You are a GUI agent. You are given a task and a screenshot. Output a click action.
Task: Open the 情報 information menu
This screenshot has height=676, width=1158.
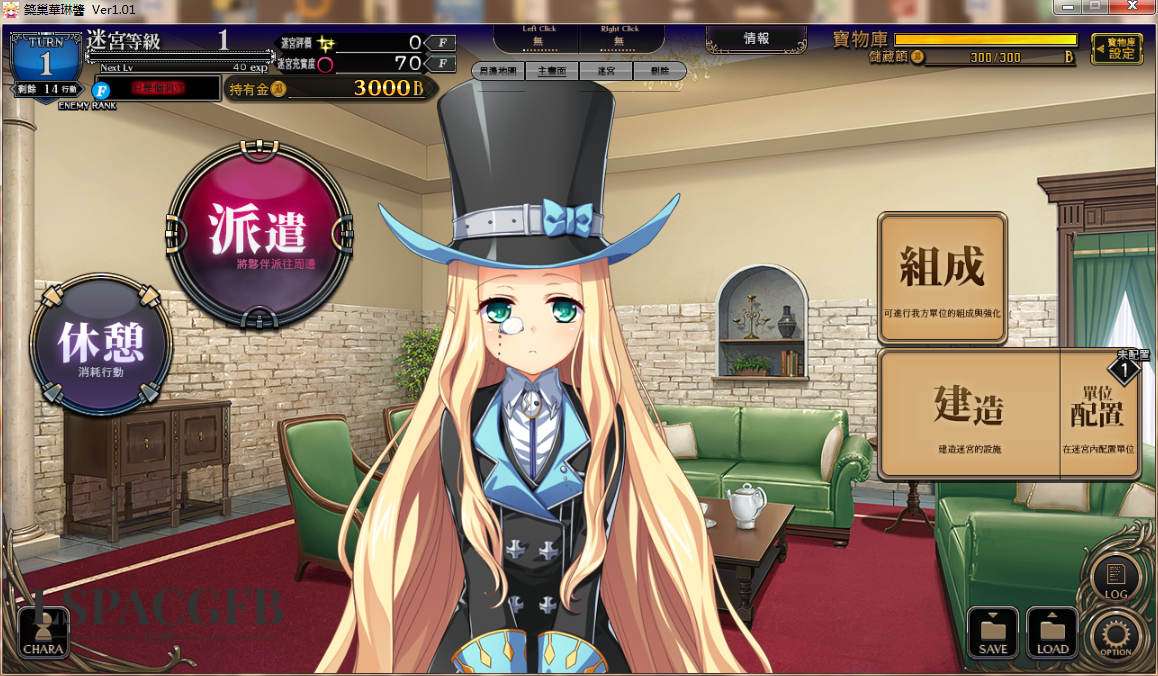pyautogui.click(x=756, y=39)
